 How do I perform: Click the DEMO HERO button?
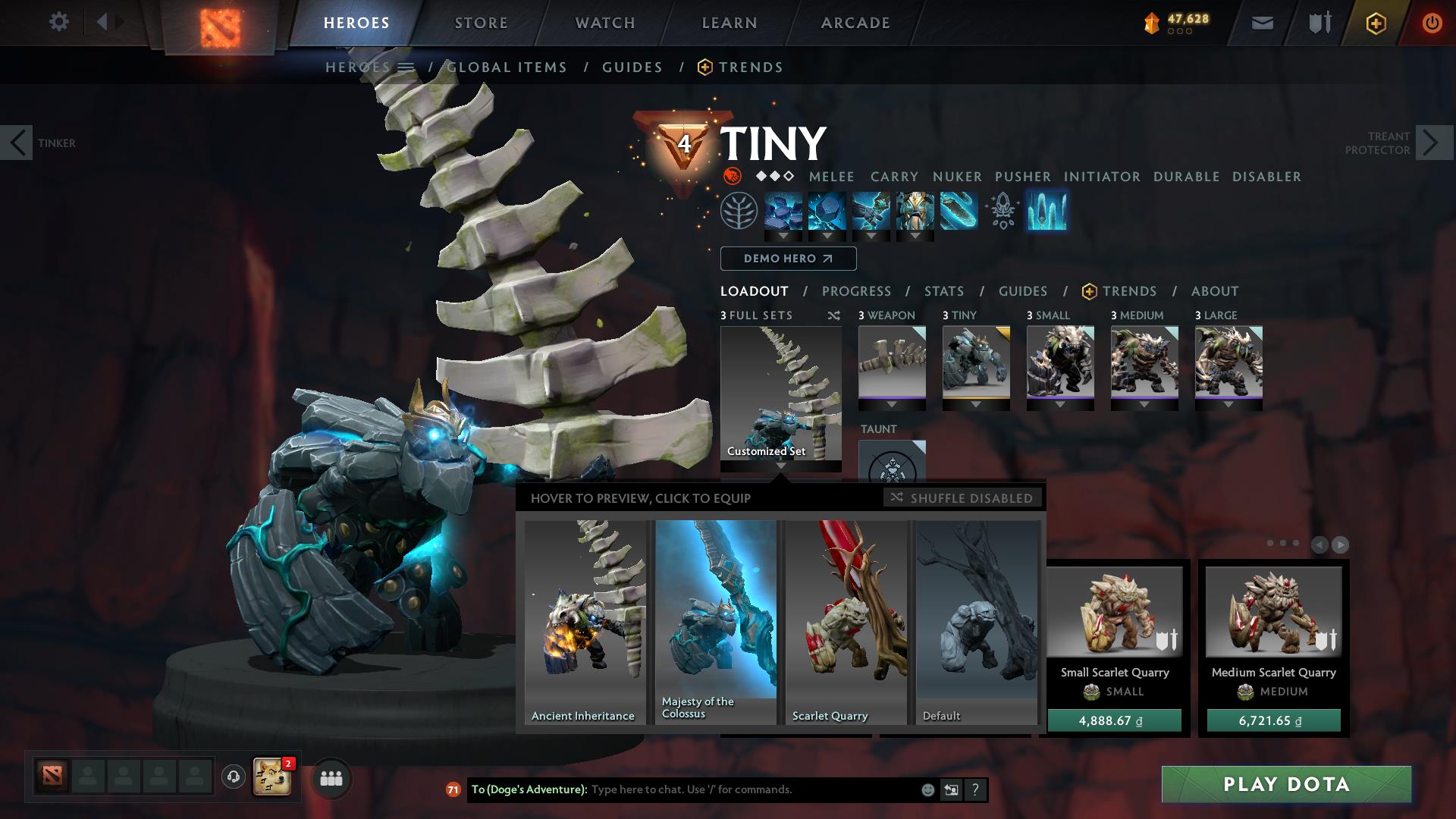point(787,259)
